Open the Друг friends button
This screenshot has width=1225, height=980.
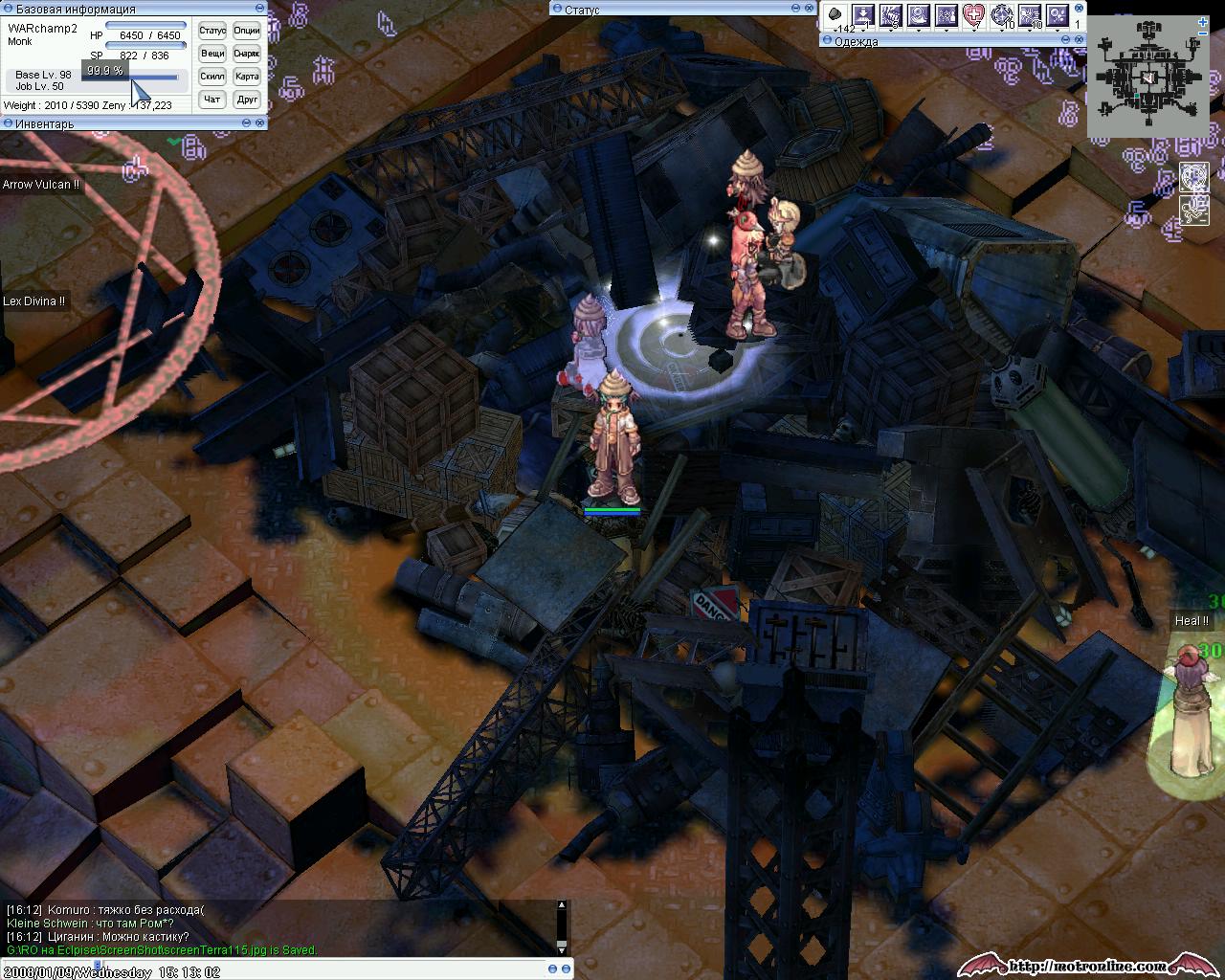(247, 100)
